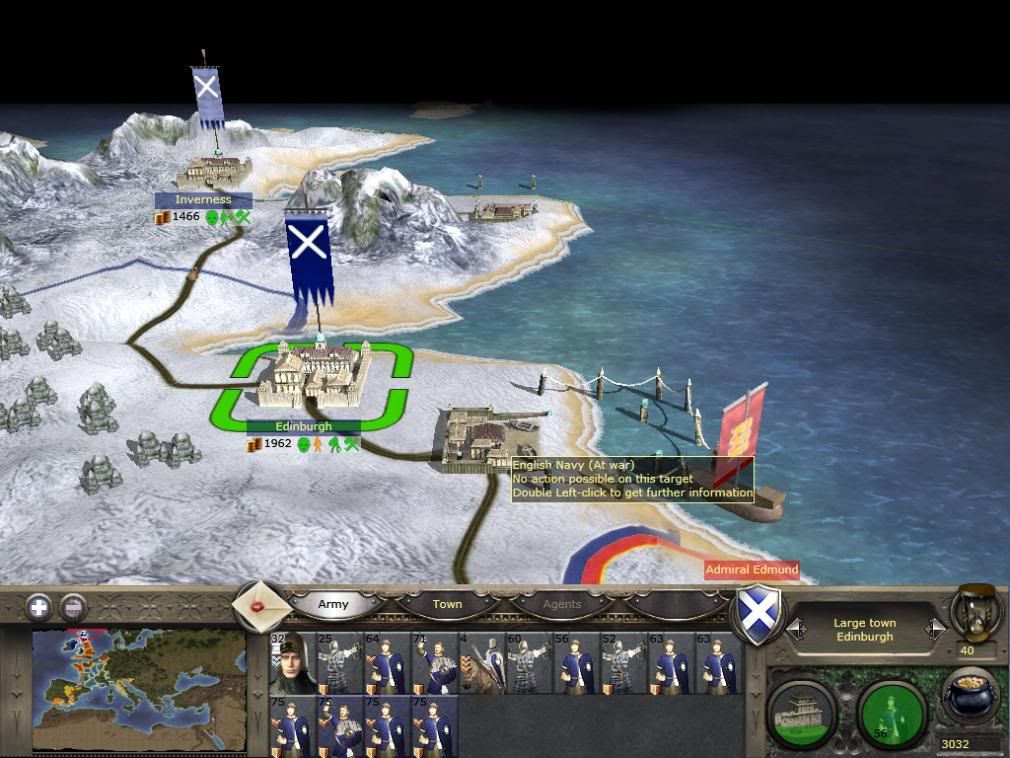
Task: Select the Agents tab
Action: tap(561, 604)
